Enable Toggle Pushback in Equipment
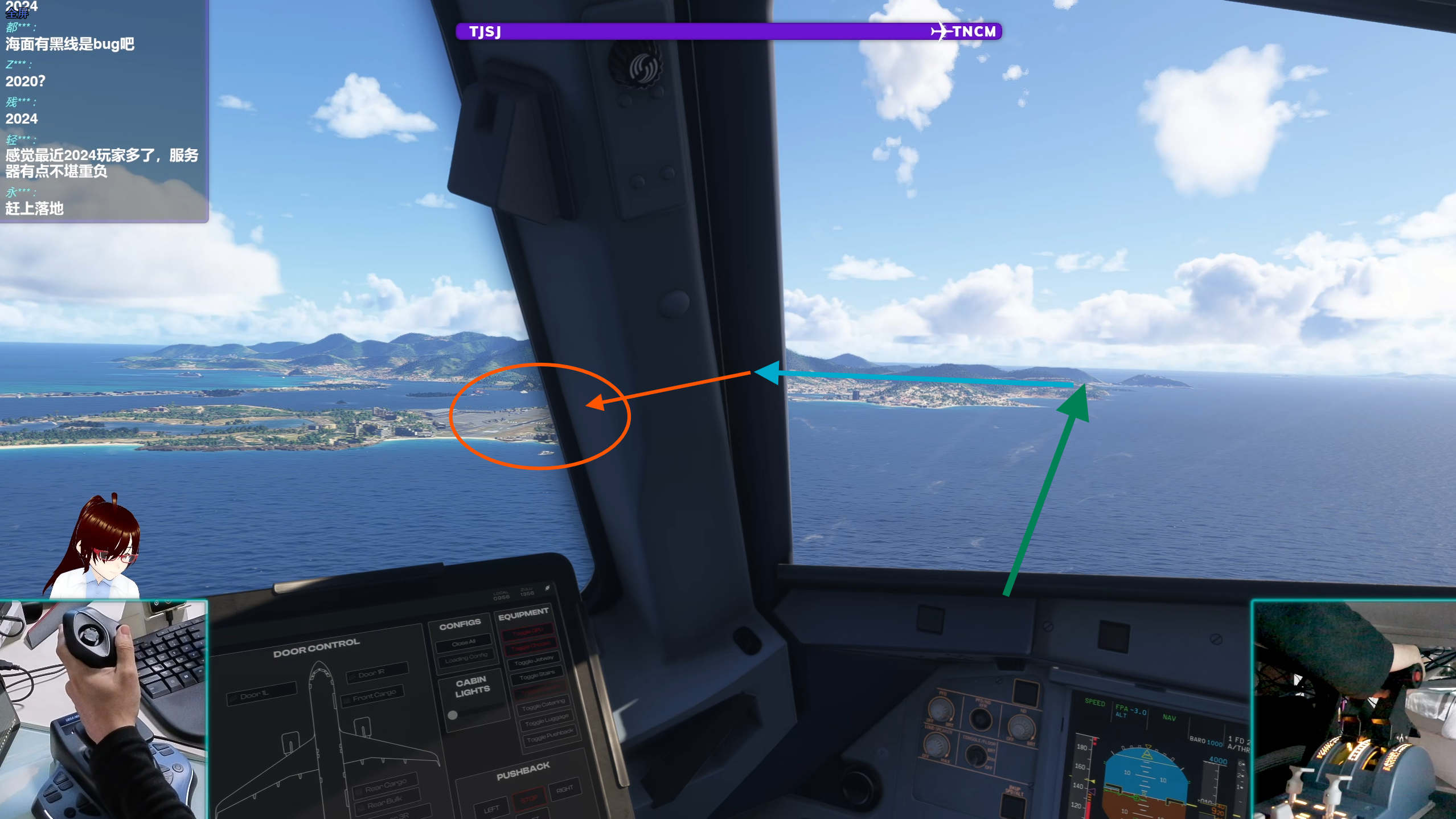 (550, 736)
